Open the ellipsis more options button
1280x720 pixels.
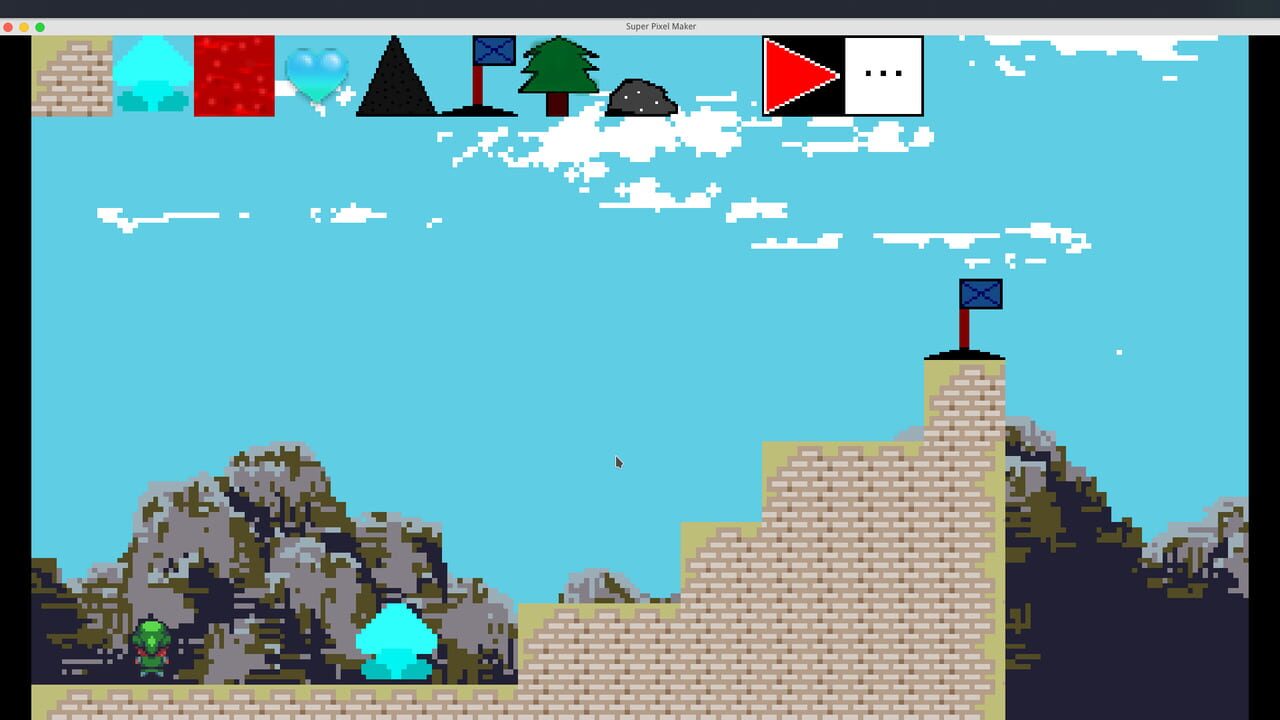click(884, 73)
